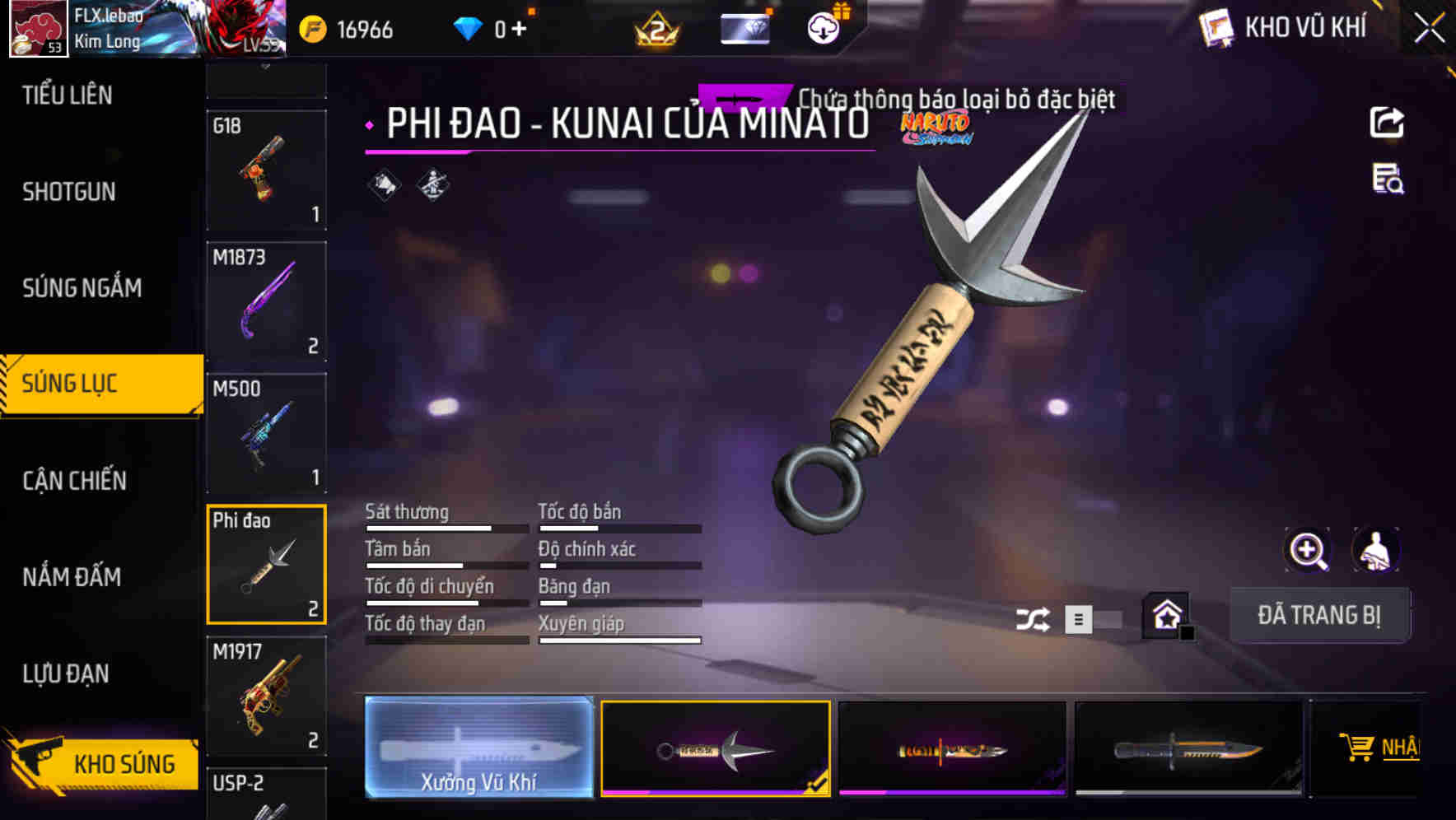Image resolution: width=1456 pixels, height=820 pixels.
Task: Open the share icon near KHO VŨ KHÍ
Action: (1388, 122)
